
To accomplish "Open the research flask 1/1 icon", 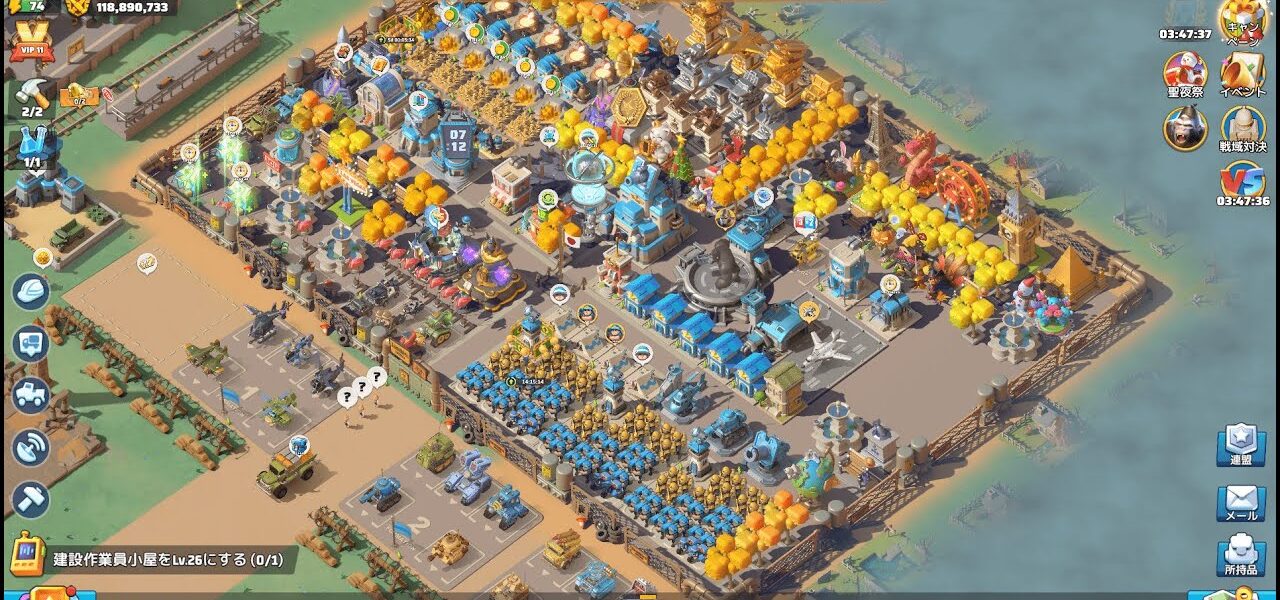I will point(33,147).
